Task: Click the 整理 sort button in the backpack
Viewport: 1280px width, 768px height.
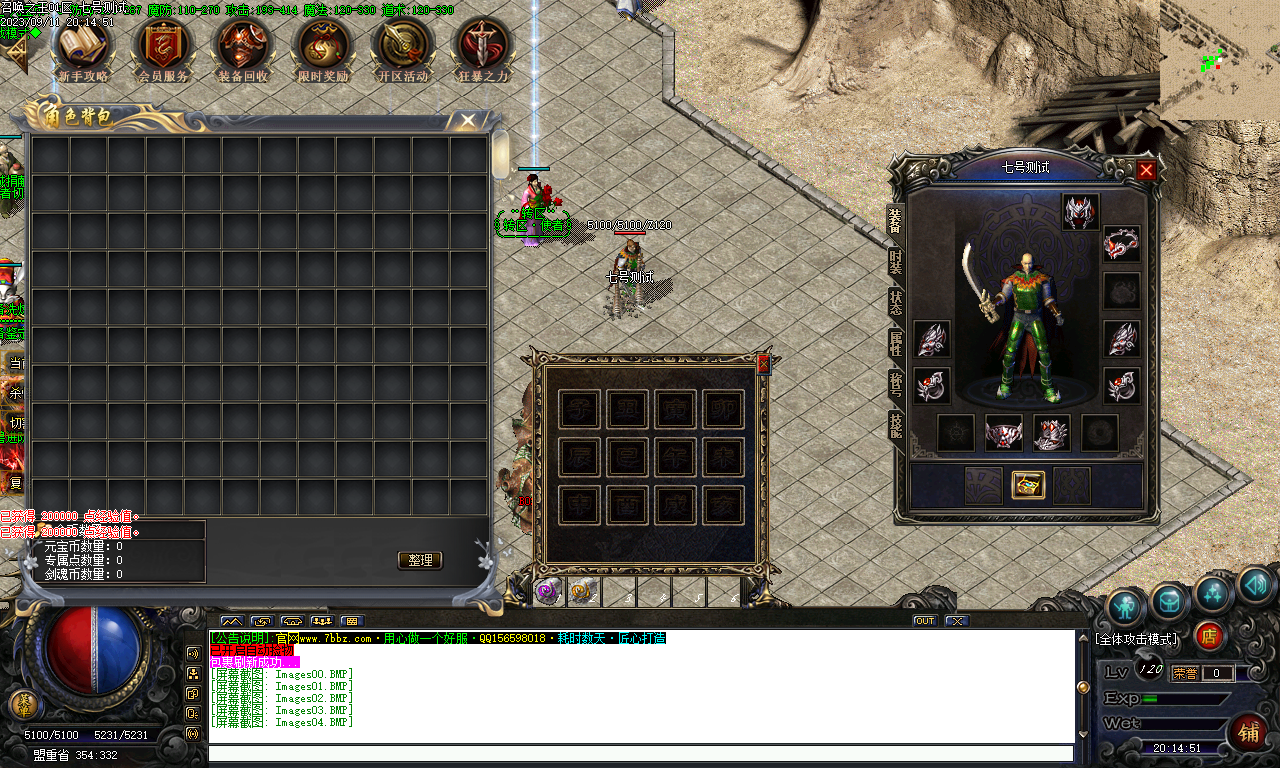Action: click(419, 560)
